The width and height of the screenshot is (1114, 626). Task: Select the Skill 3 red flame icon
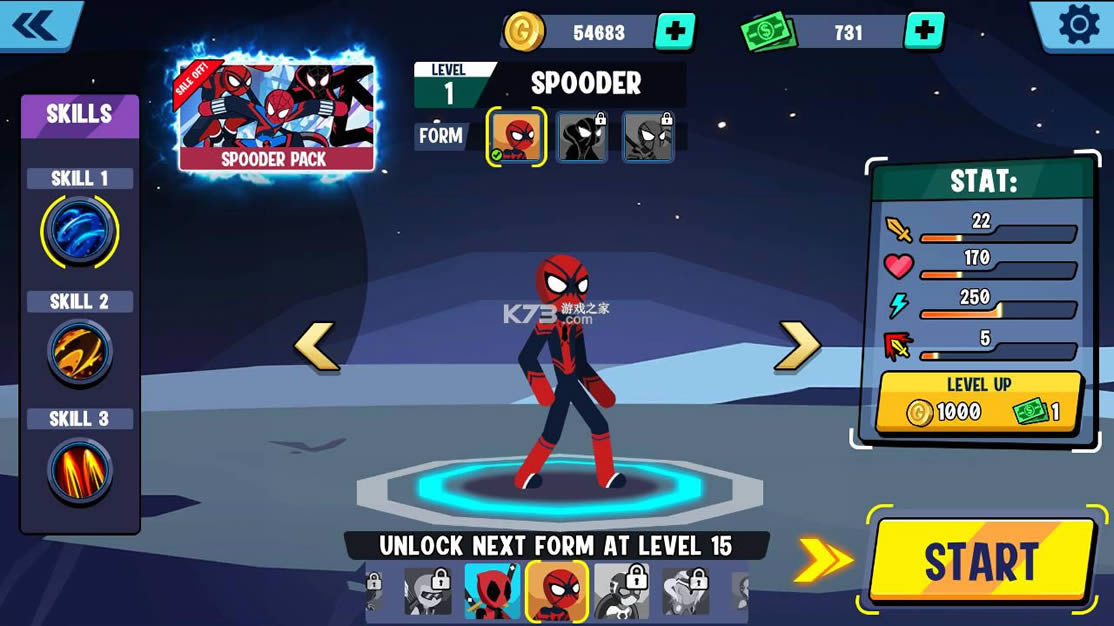79,470
